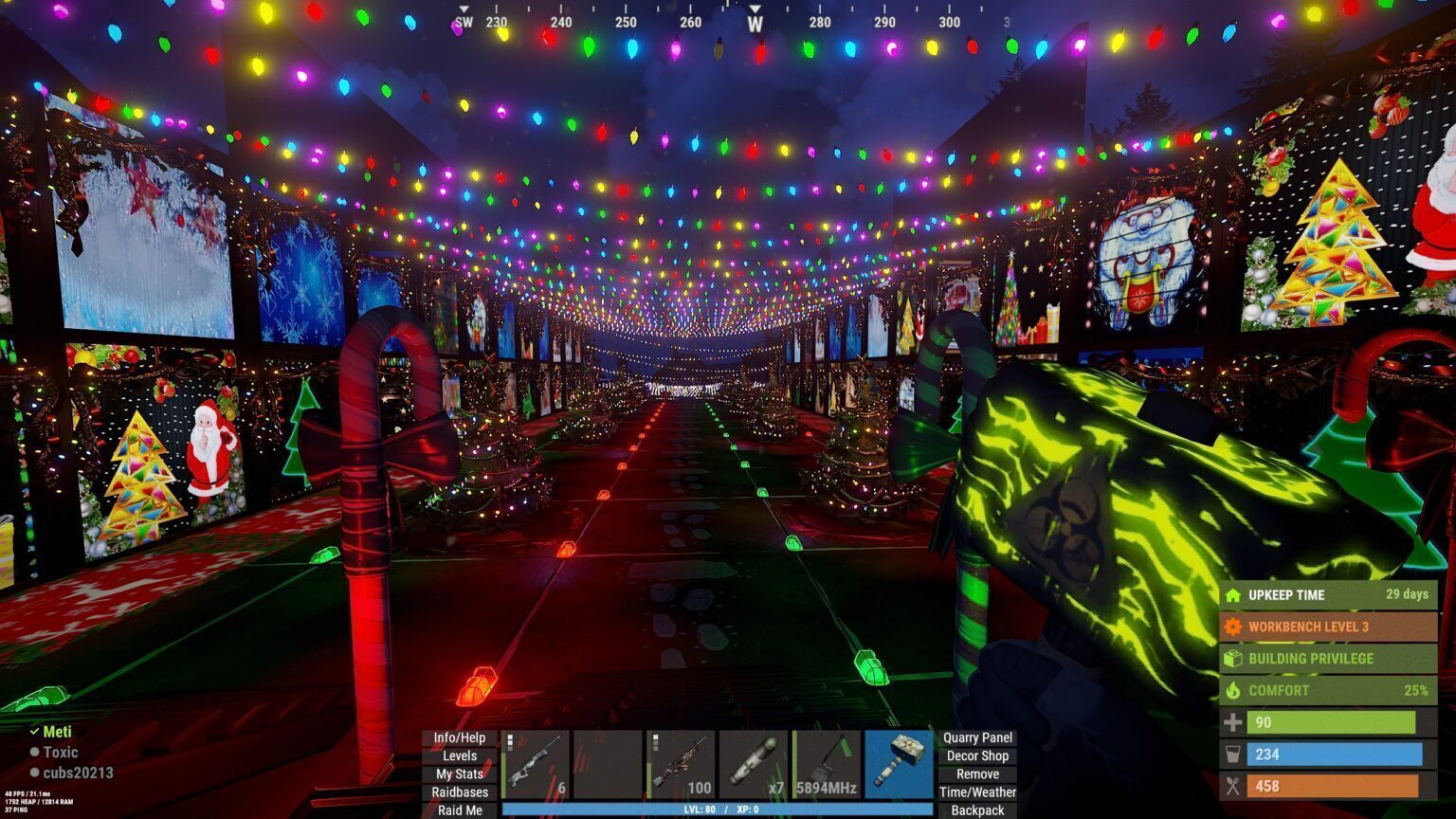1456x819 pixels.
Task: Open the Time/Weather menu
Action: (x=978, y=792)
